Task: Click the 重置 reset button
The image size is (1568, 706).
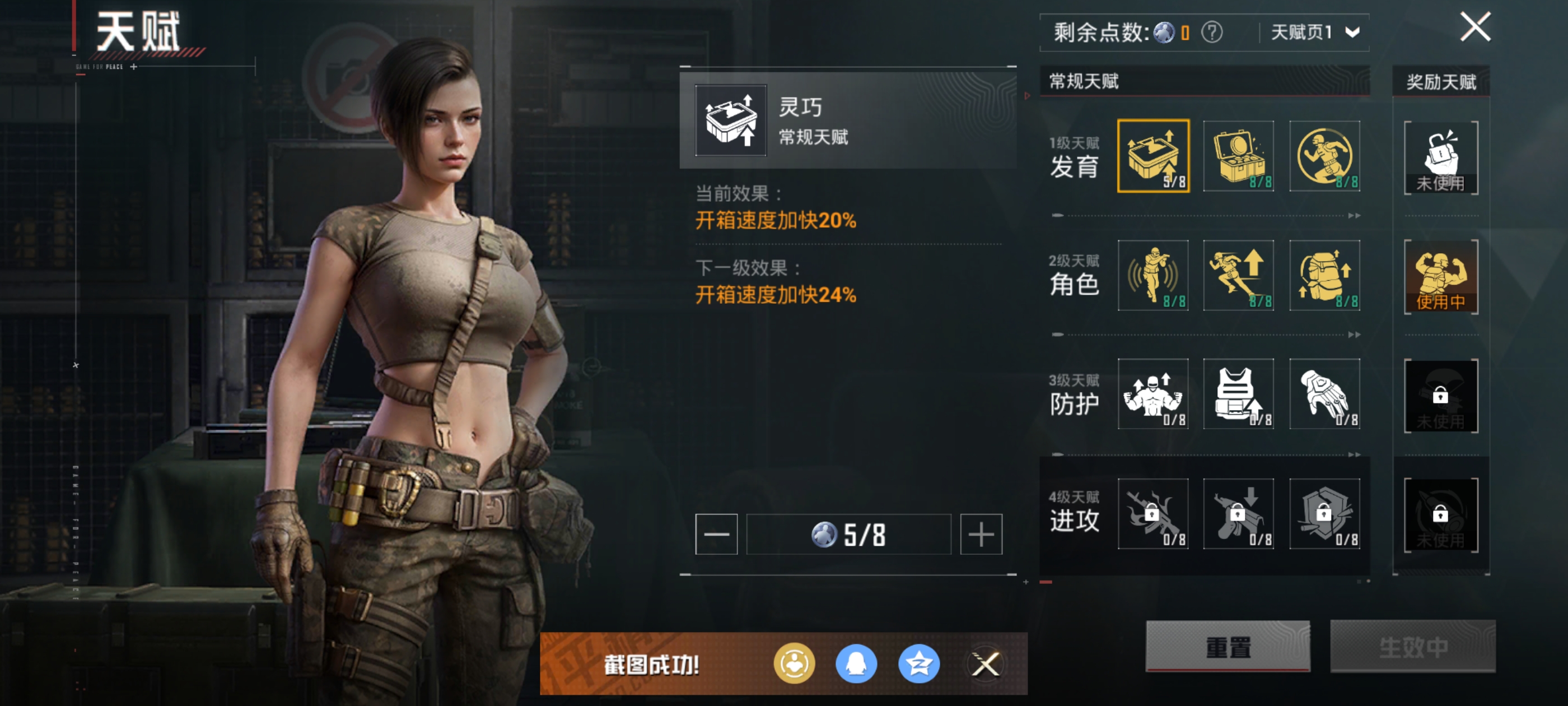Action: 1228,646
